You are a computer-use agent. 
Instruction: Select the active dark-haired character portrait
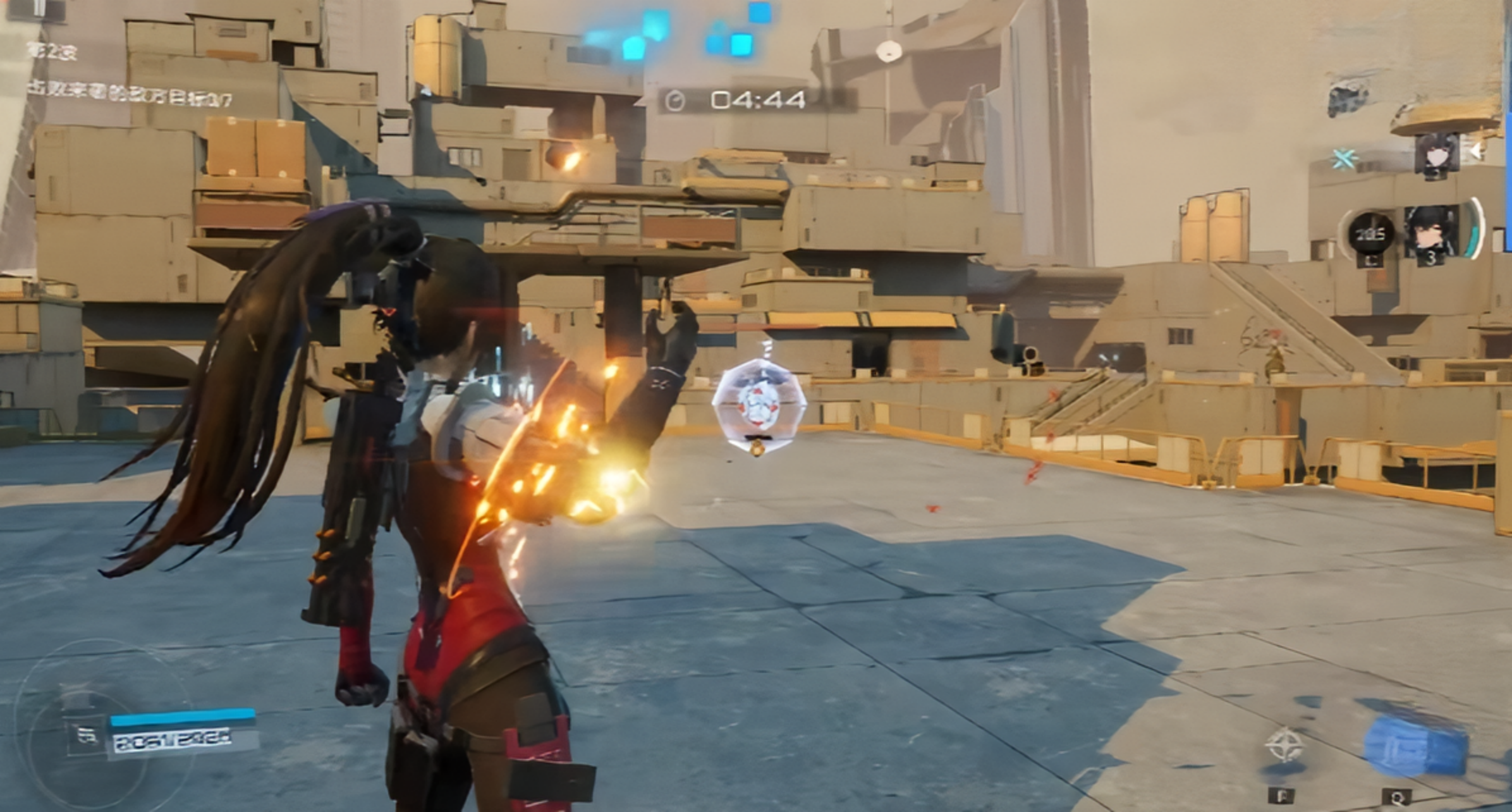(1432, 231)
